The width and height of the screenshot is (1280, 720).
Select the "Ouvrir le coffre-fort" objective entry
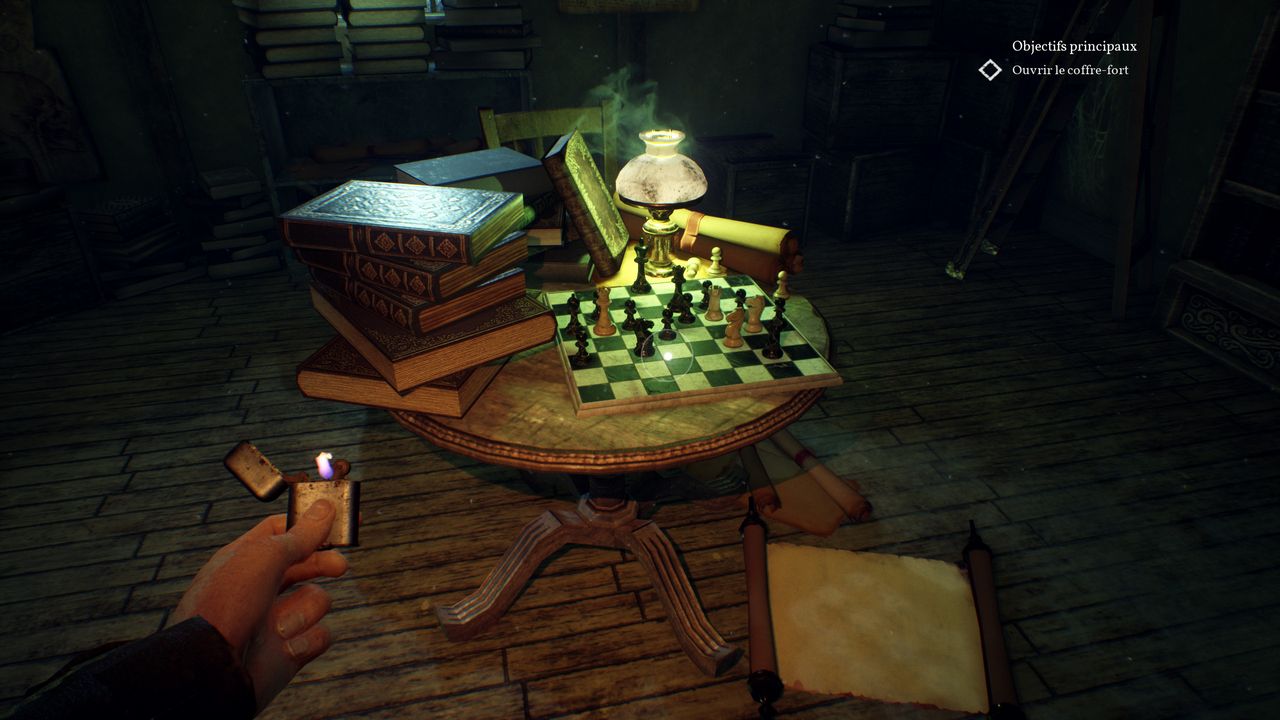click(x=1070, y=70)
